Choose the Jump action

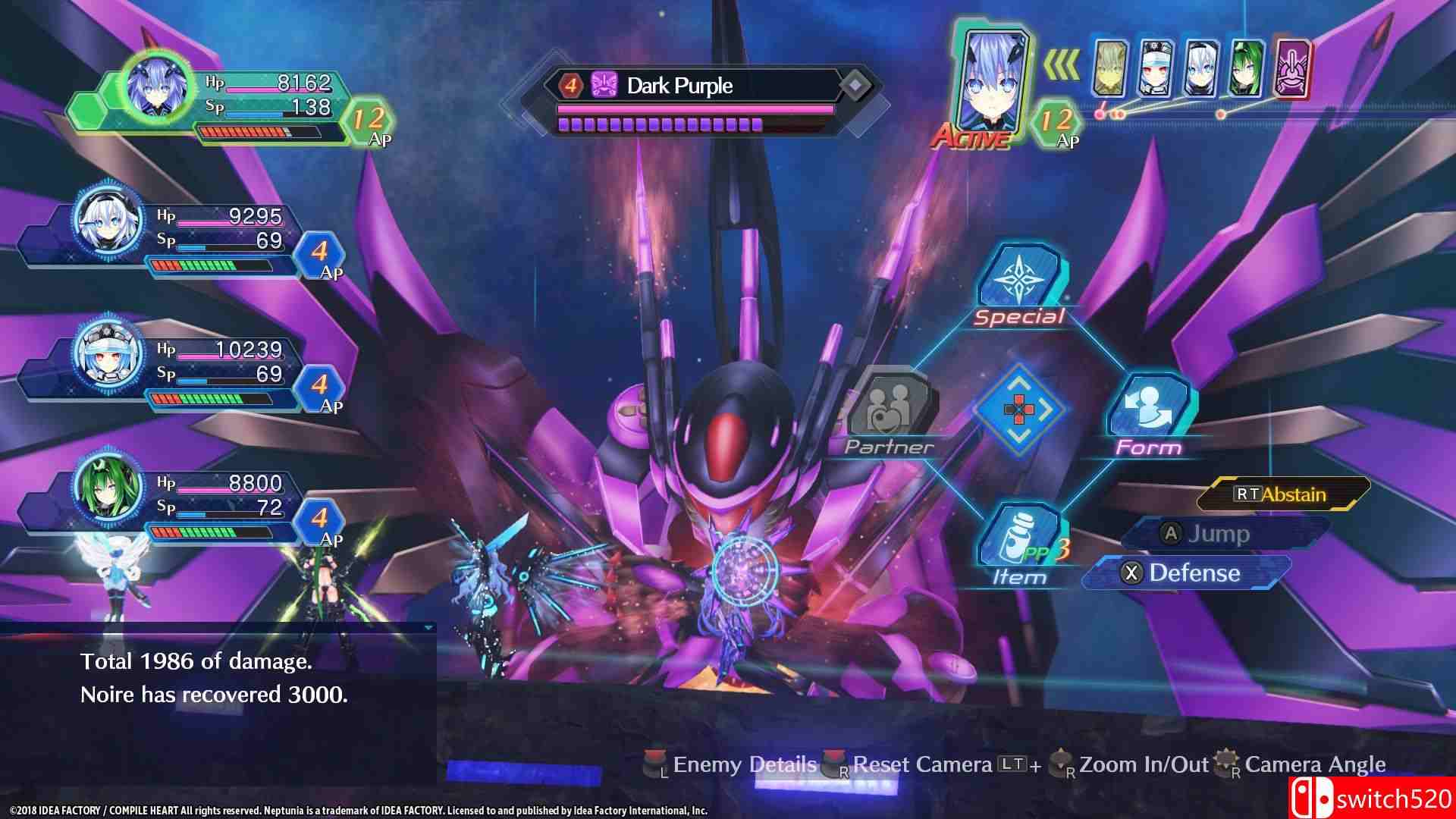[1205, 534]
